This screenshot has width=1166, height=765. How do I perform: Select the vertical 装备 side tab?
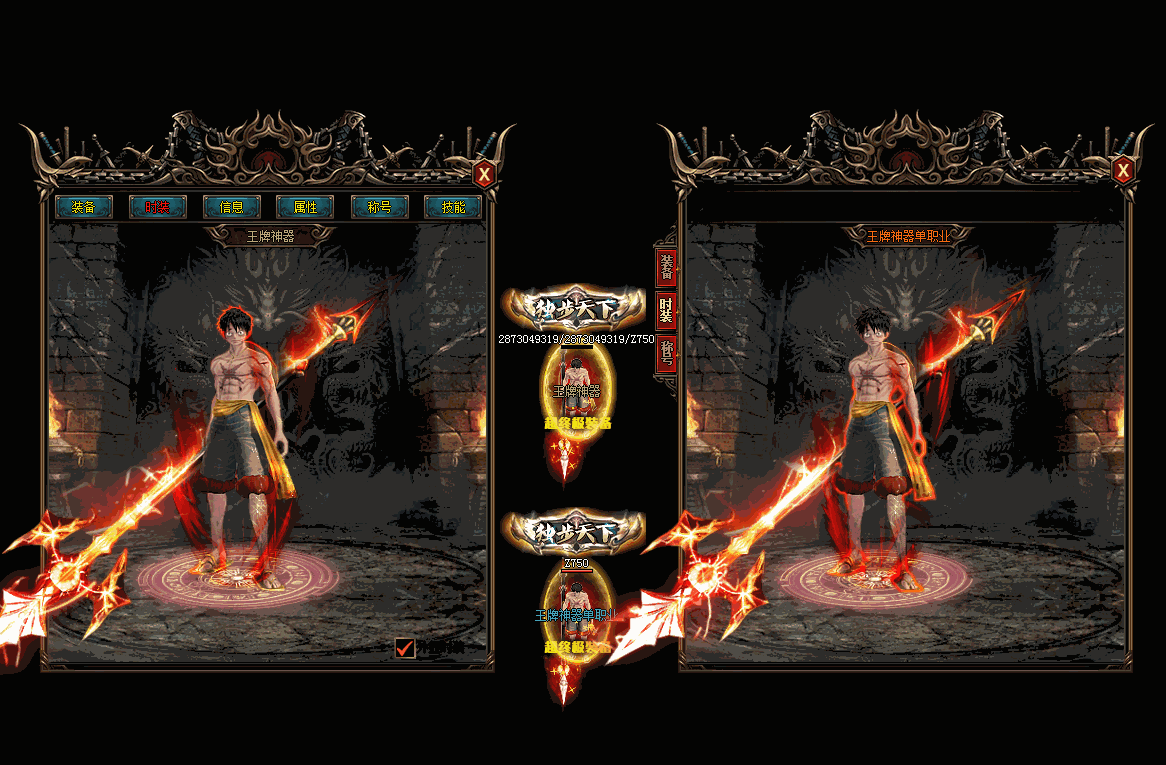coord(666,267)
